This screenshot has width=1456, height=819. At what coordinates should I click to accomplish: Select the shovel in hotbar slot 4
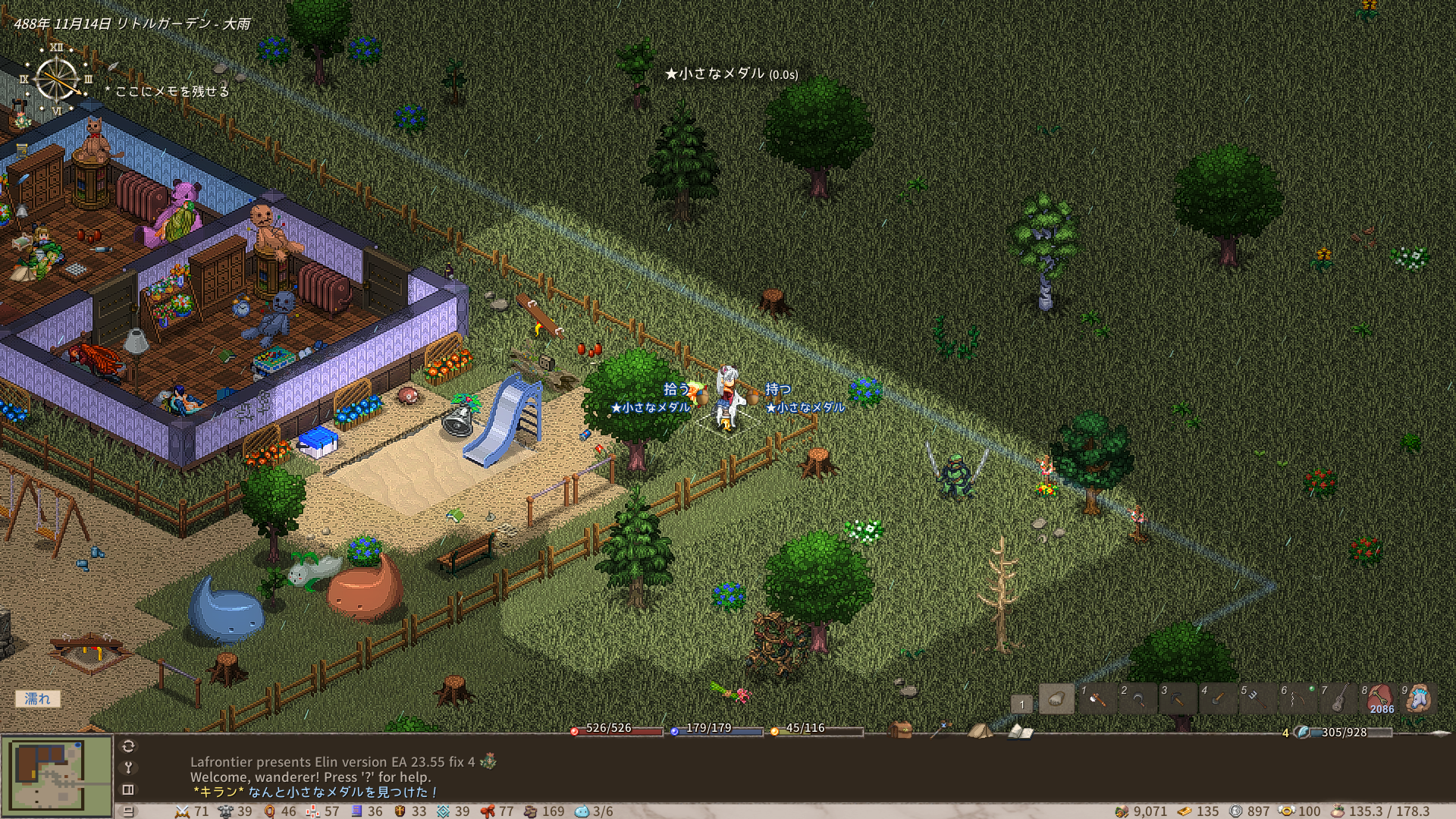[1217, 699]
